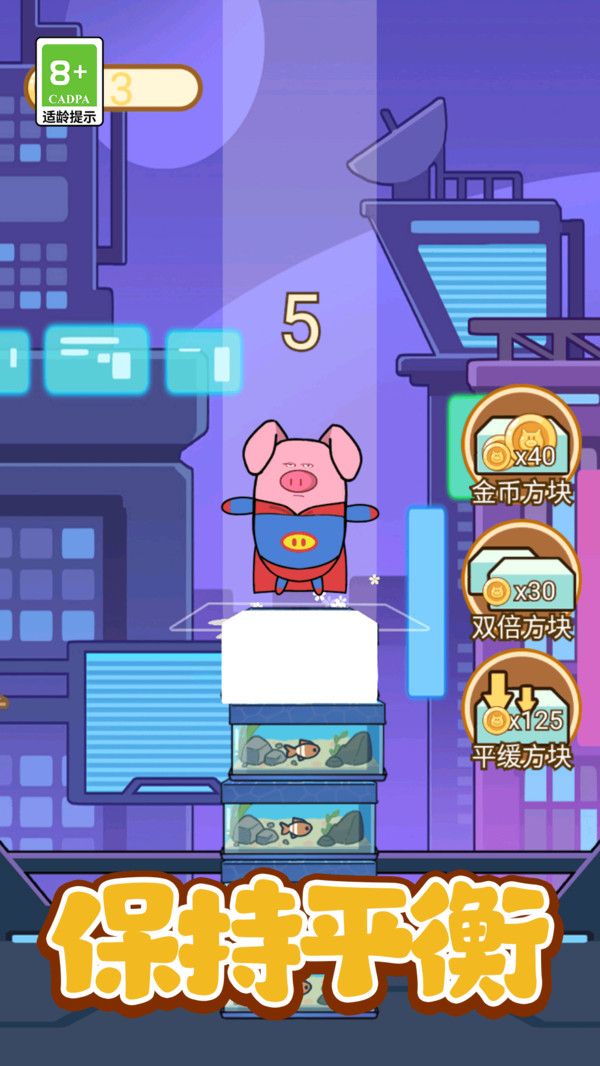This screenshot has height=1066, width=600.
Task: Open the CADPA 8+ age rating notice
Action: point(69,82)
